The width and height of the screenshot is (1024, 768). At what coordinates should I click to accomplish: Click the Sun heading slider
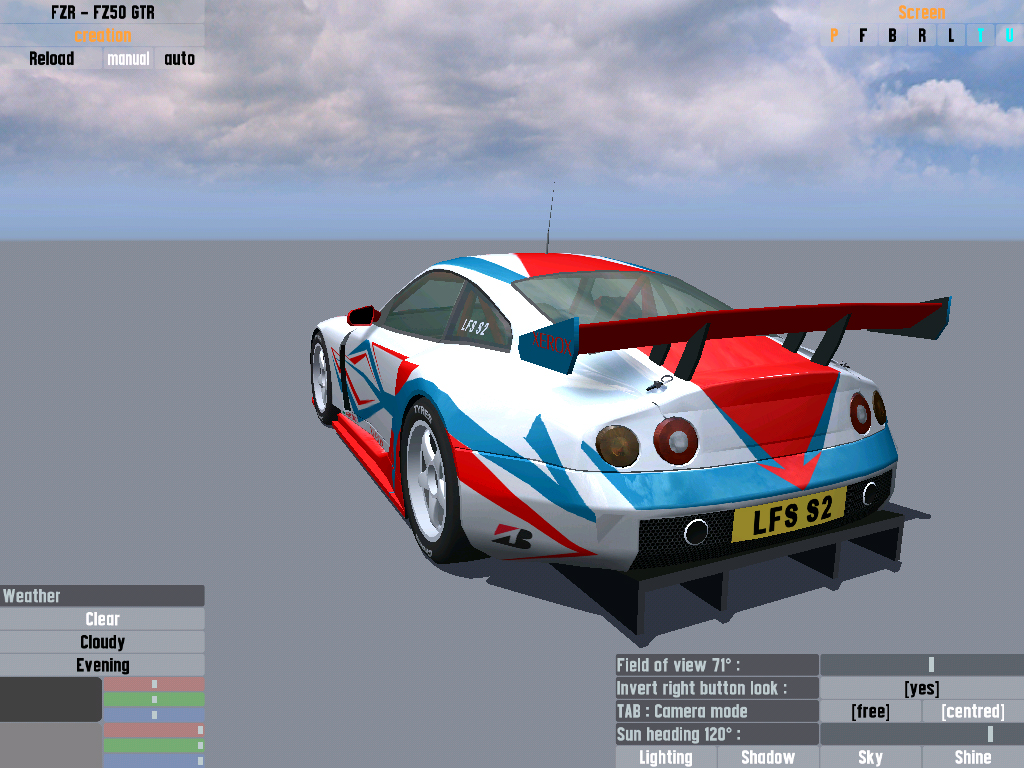(x=921, y=734)
